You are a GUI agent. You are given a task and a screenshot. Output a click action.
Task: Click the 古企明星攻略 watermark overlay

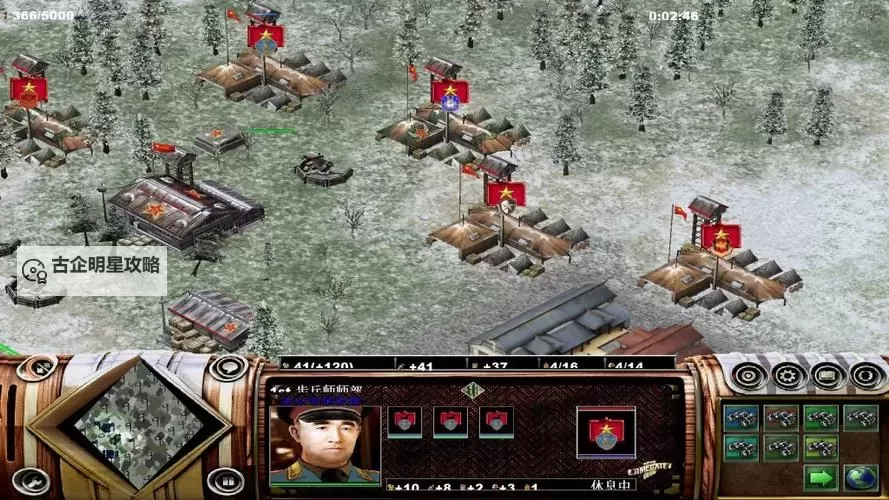(x=92, y=268)
